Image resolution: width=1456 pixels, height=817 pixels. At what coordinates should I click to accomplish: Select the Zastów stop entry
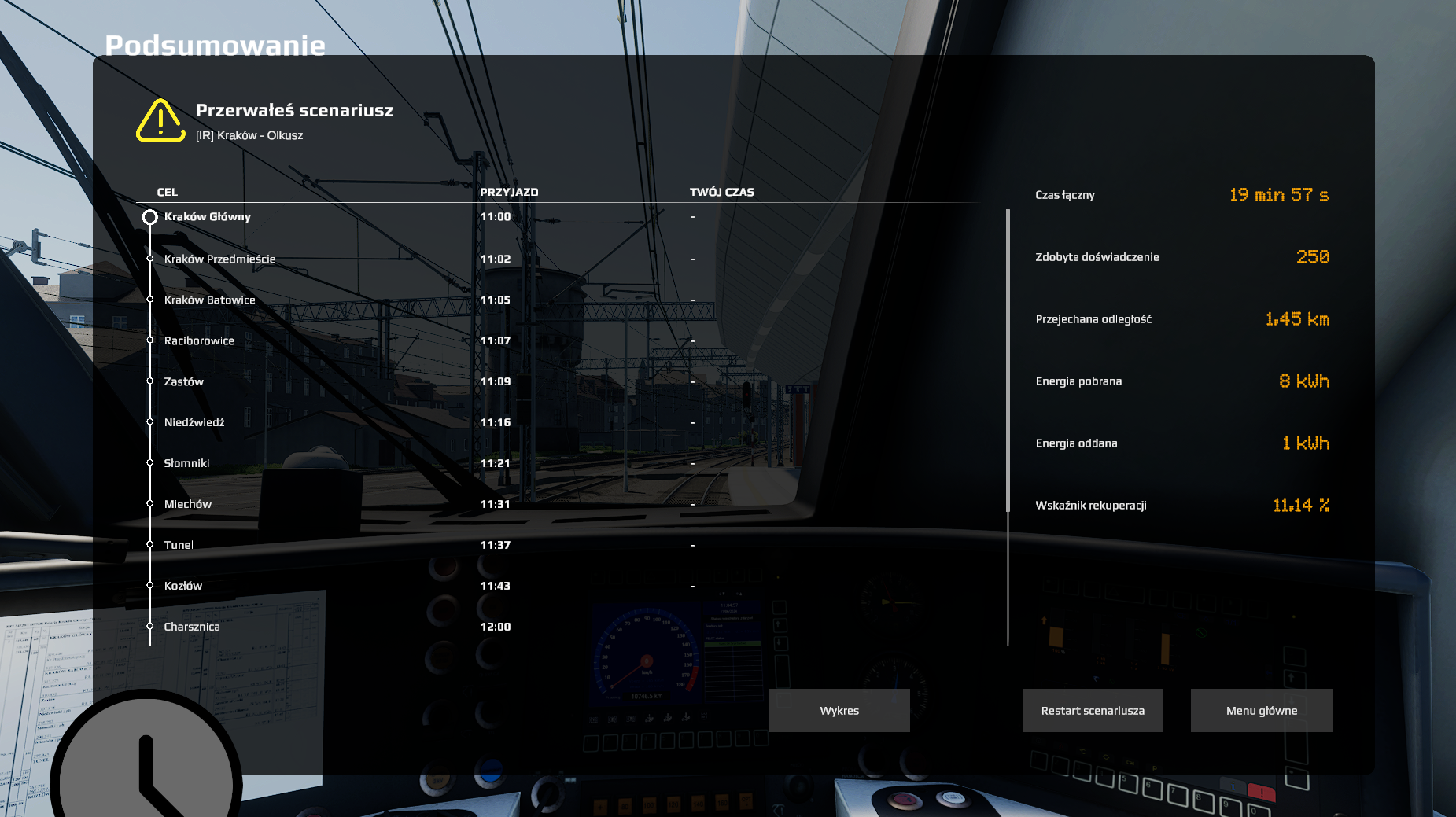pos(183,382)
